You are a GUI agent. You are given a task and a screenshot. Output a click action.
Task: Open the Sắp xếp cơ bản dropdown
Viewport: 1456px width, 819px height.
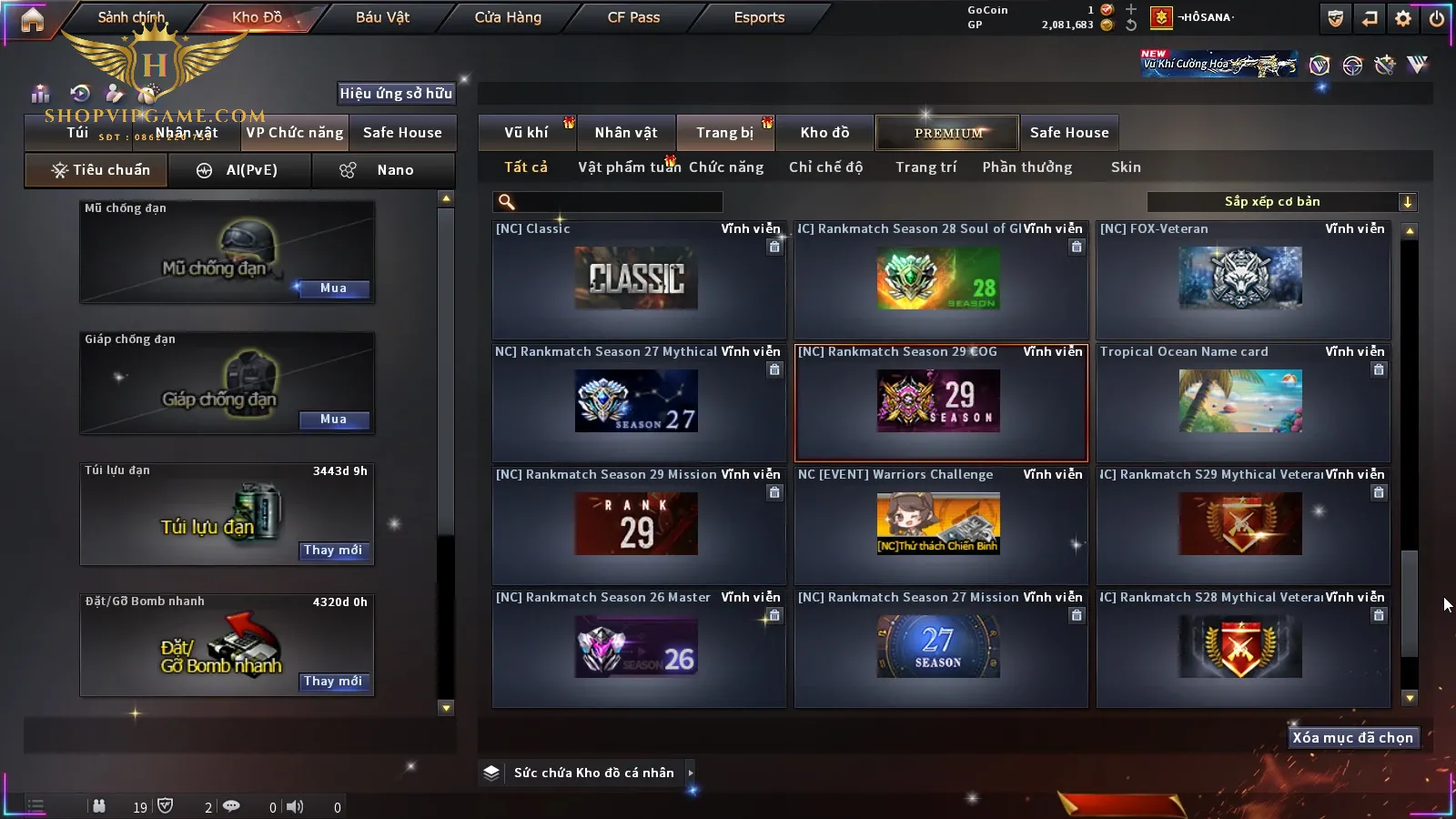coord(1281,202)
